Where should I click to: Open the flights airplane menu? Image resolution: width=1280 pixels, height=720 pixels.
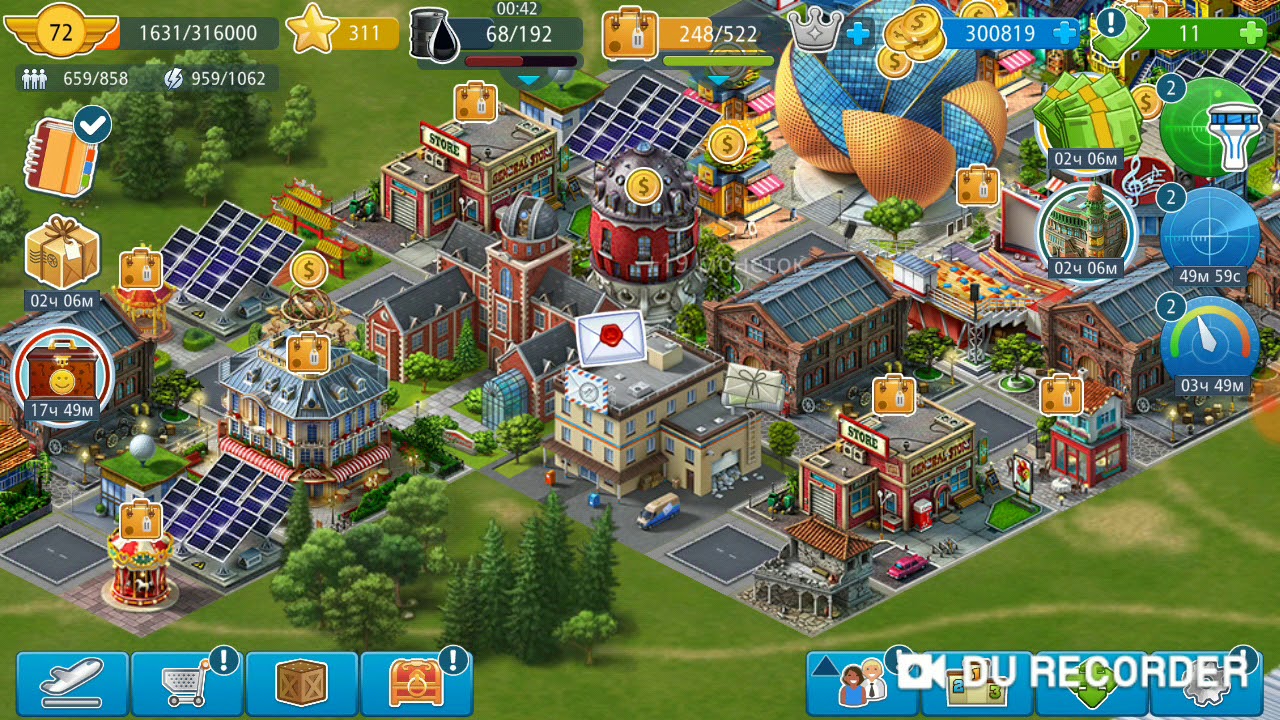72,684
